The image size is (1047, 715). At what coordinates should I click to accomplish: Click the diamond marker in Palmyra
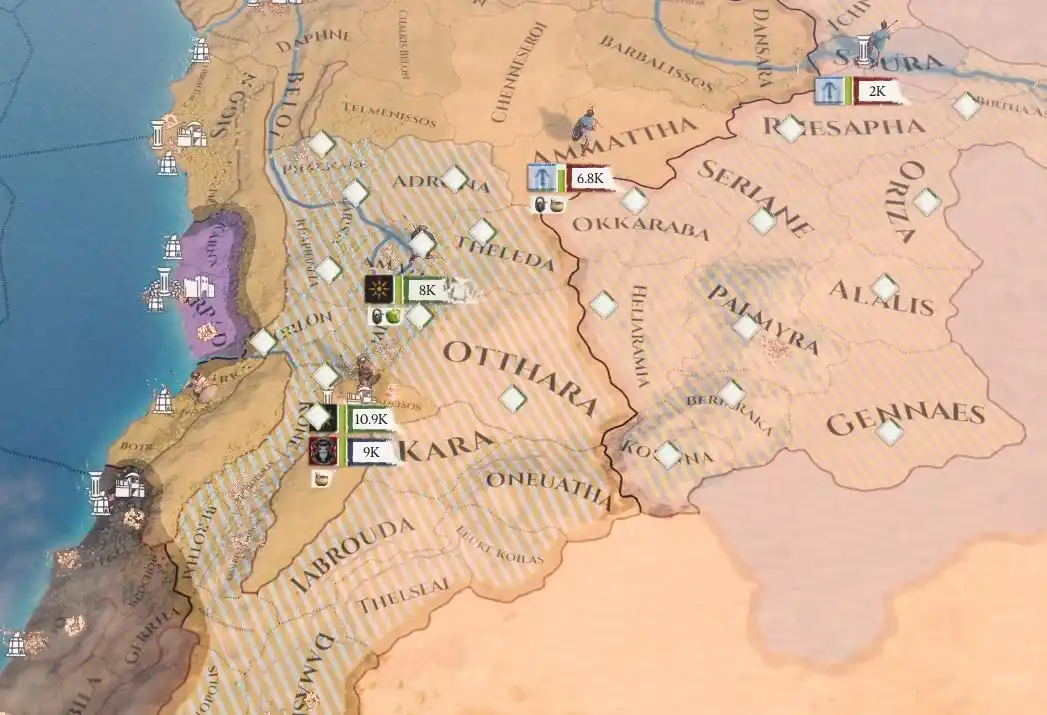click(746, 327)
